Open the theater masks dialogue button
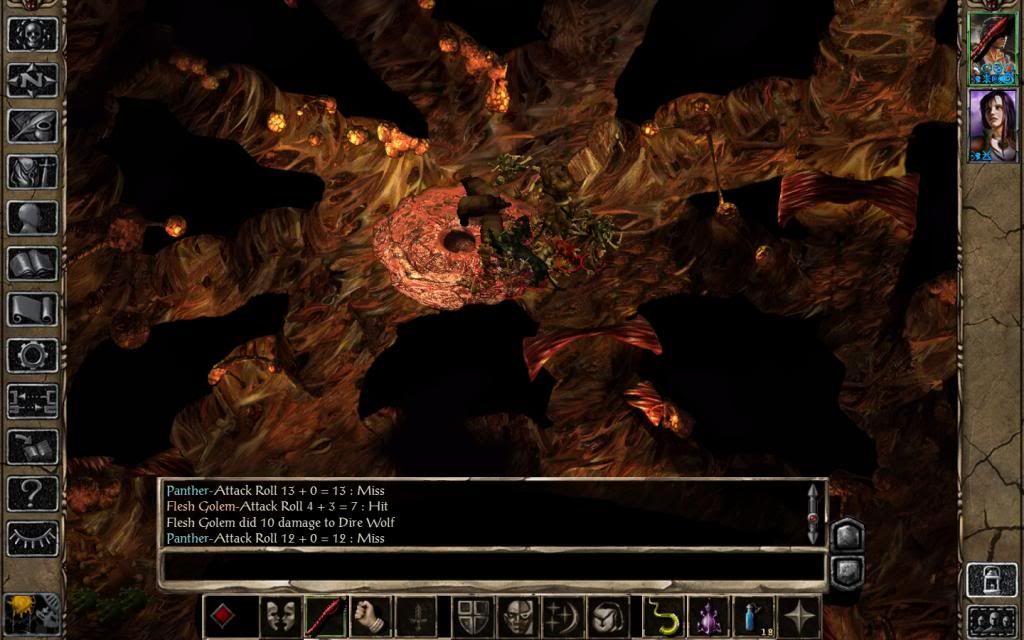This screenshot has width=1024, height=640. click(280, 615)
